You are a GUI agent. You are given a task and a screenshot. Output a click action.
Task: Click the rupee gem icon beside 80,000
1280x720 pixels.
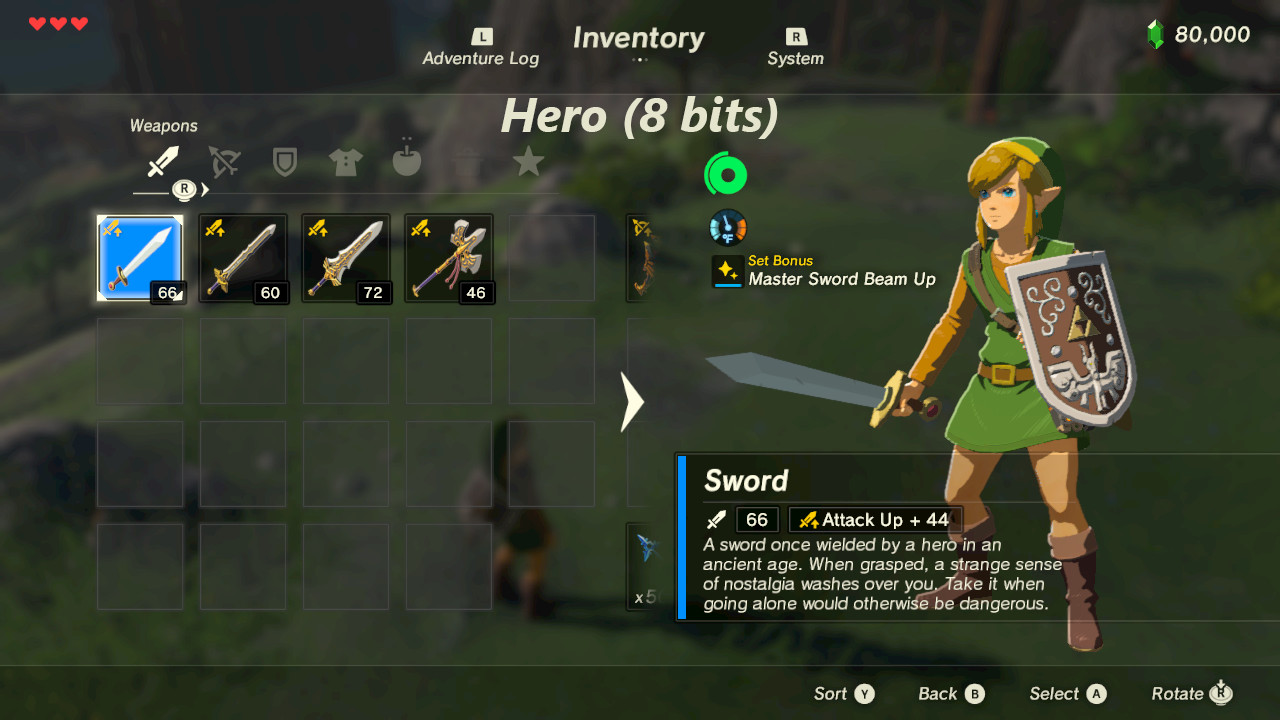coord(1157,34)
